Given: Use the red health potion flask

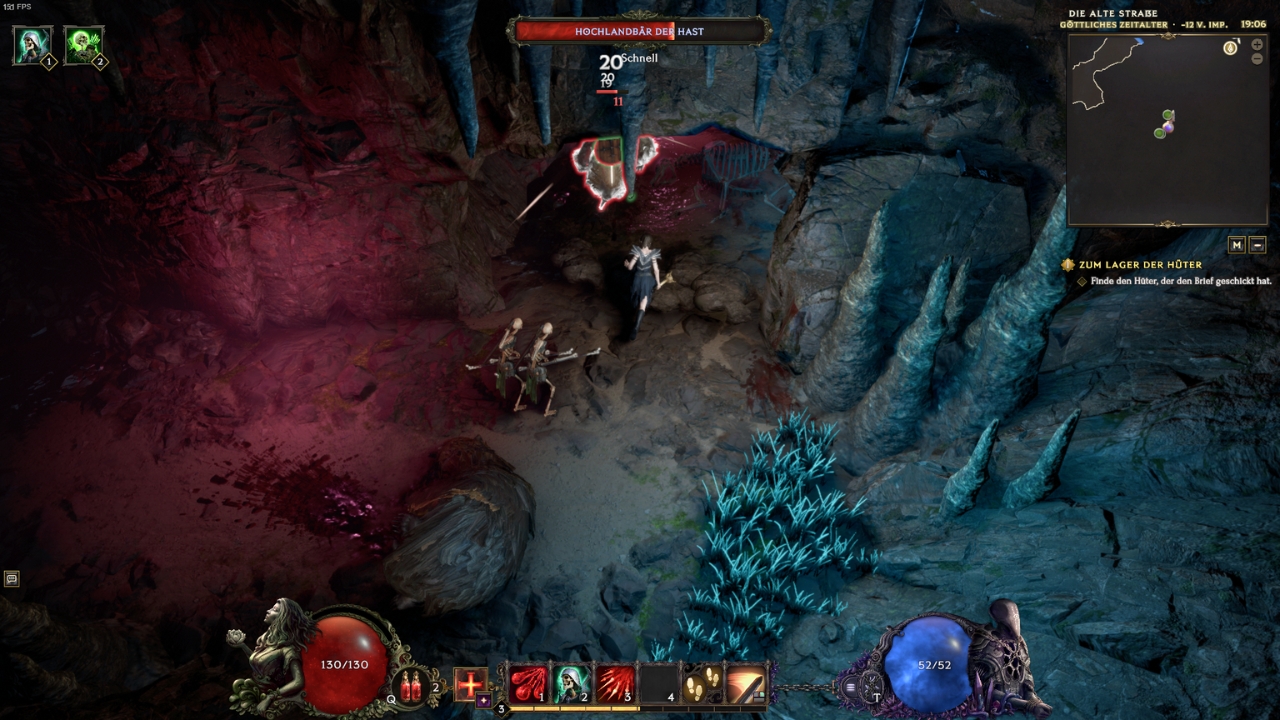Looking at the screenshot, I should click(411, 685).
